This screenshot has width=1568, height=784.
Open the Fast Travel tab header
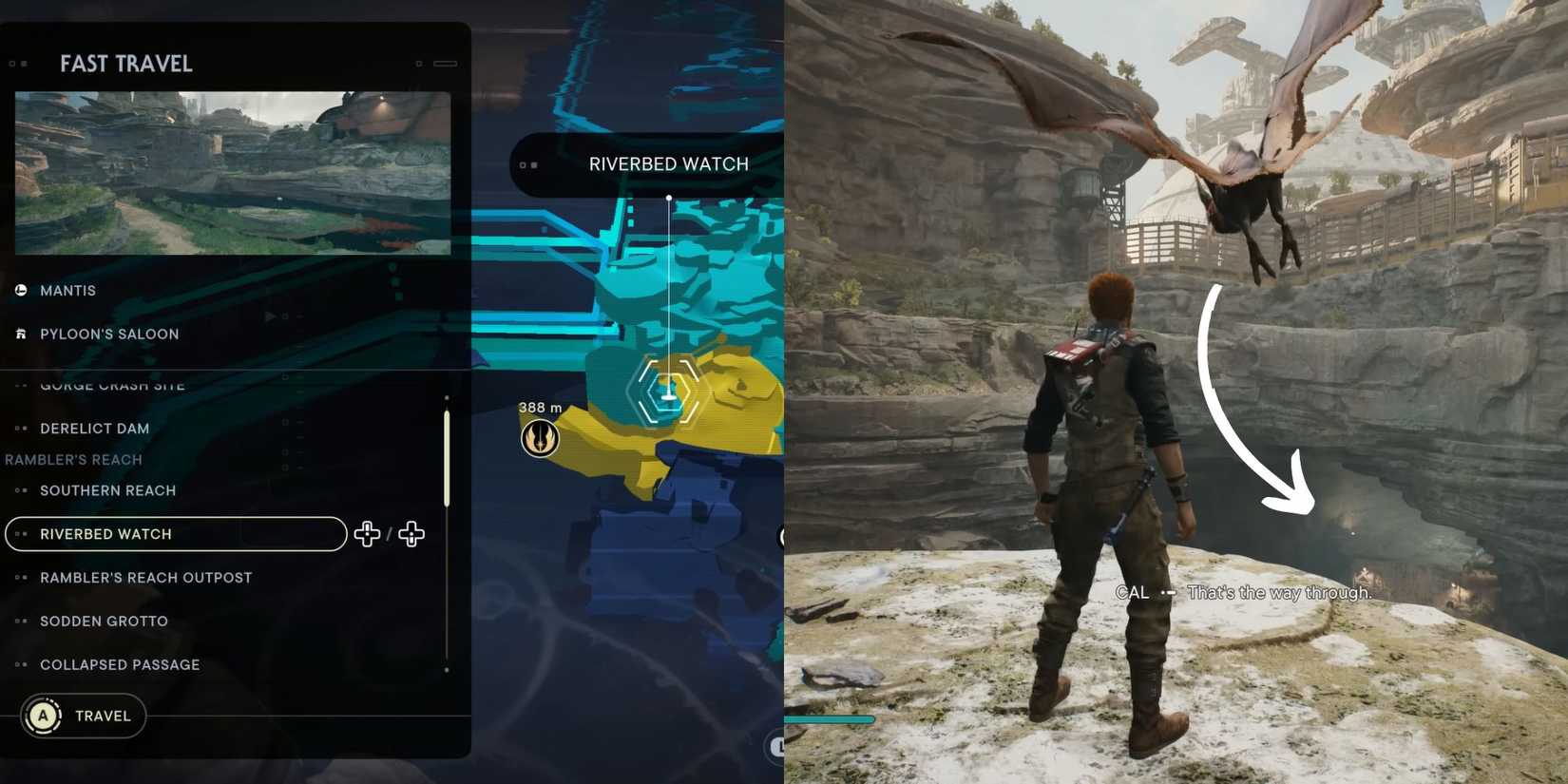(x=126, y=64)
